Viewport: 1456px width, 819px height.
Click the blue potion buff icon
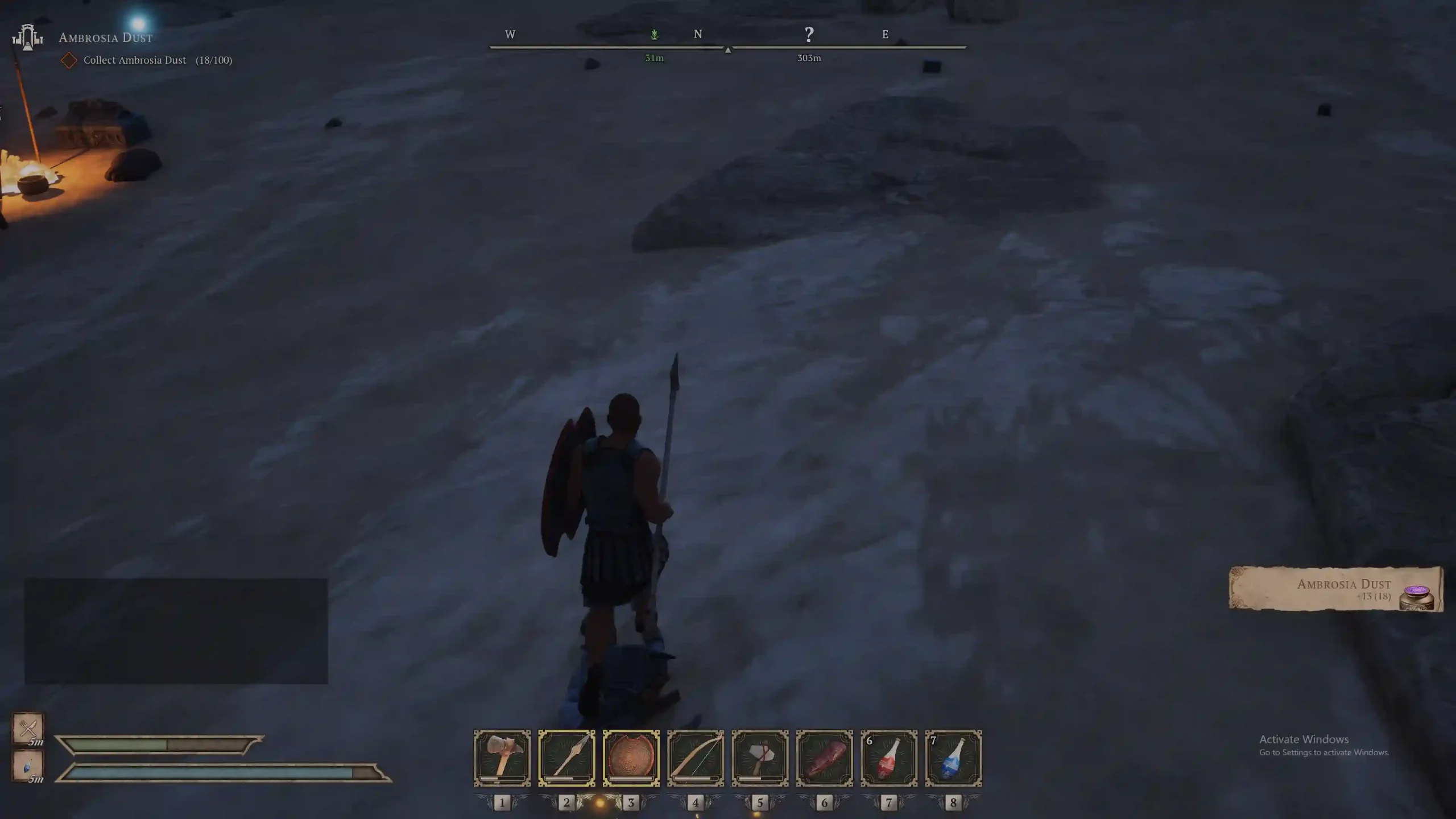pos(28,766)
